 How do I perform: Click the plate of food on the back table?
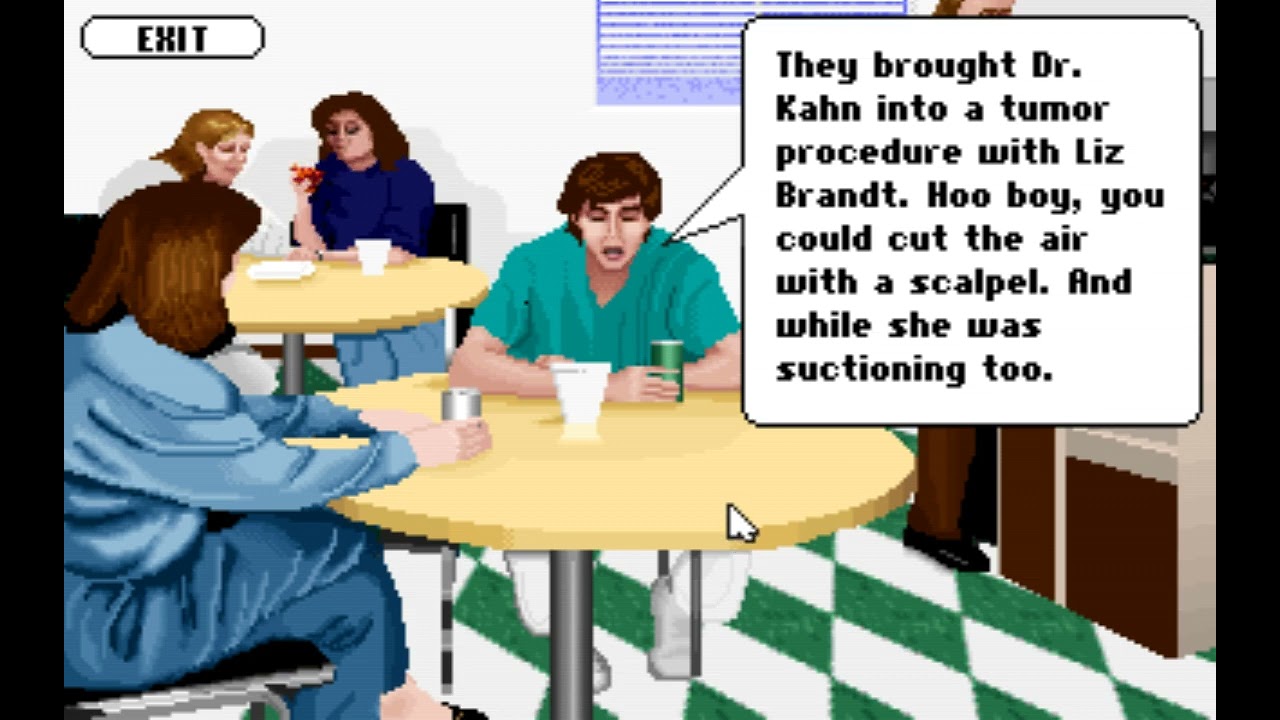tap(282, 272)
